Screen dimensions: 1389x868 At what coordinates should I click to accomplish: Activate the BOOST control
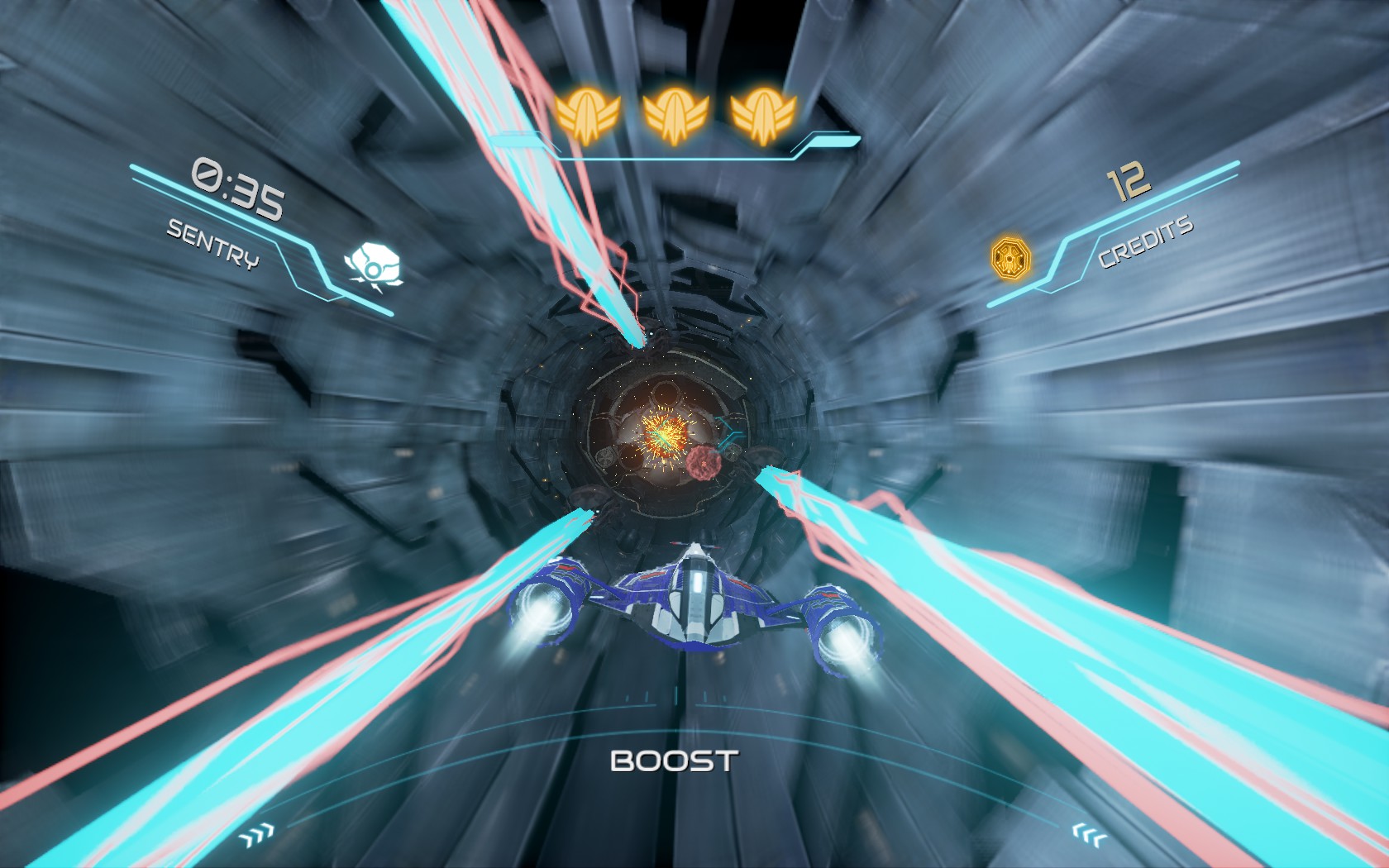pos(673,761)
